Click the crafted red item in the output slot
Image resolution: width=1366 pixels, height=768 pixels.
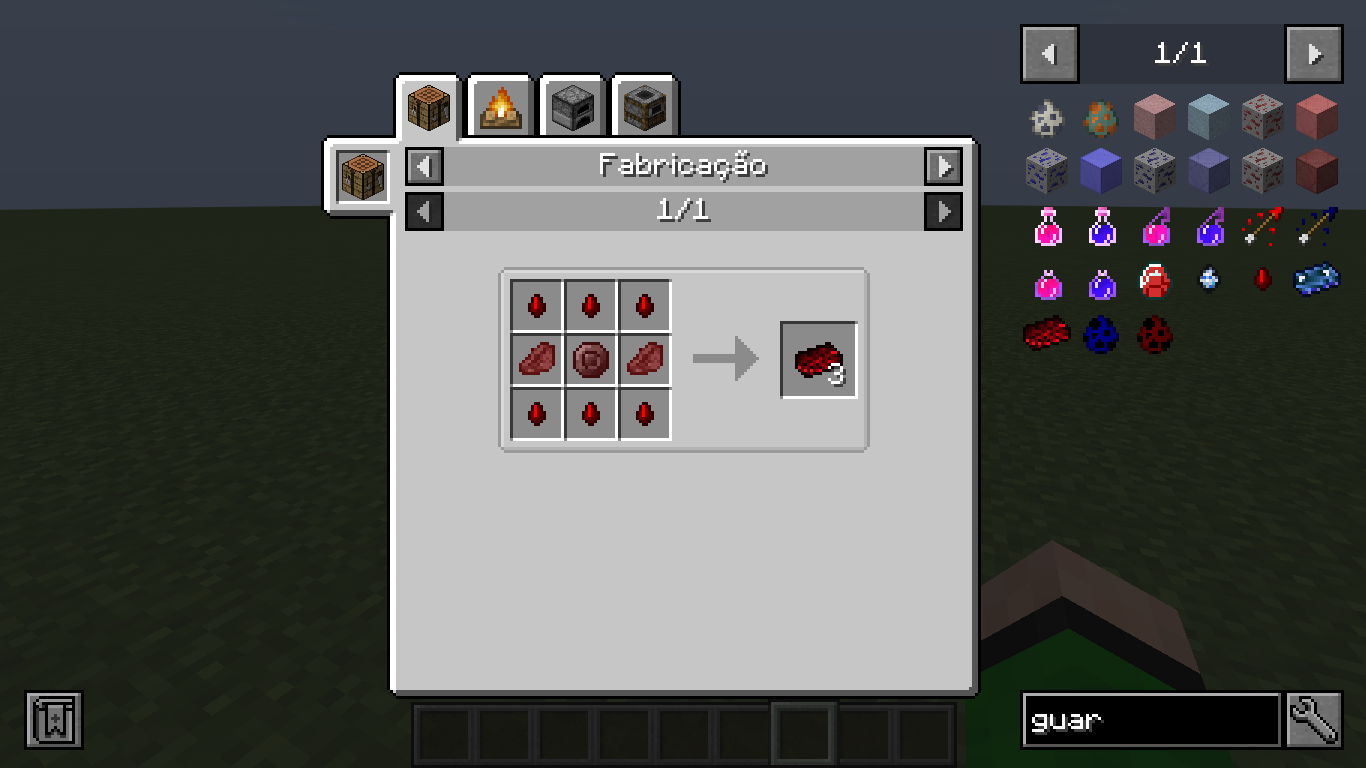click(817, 361)
